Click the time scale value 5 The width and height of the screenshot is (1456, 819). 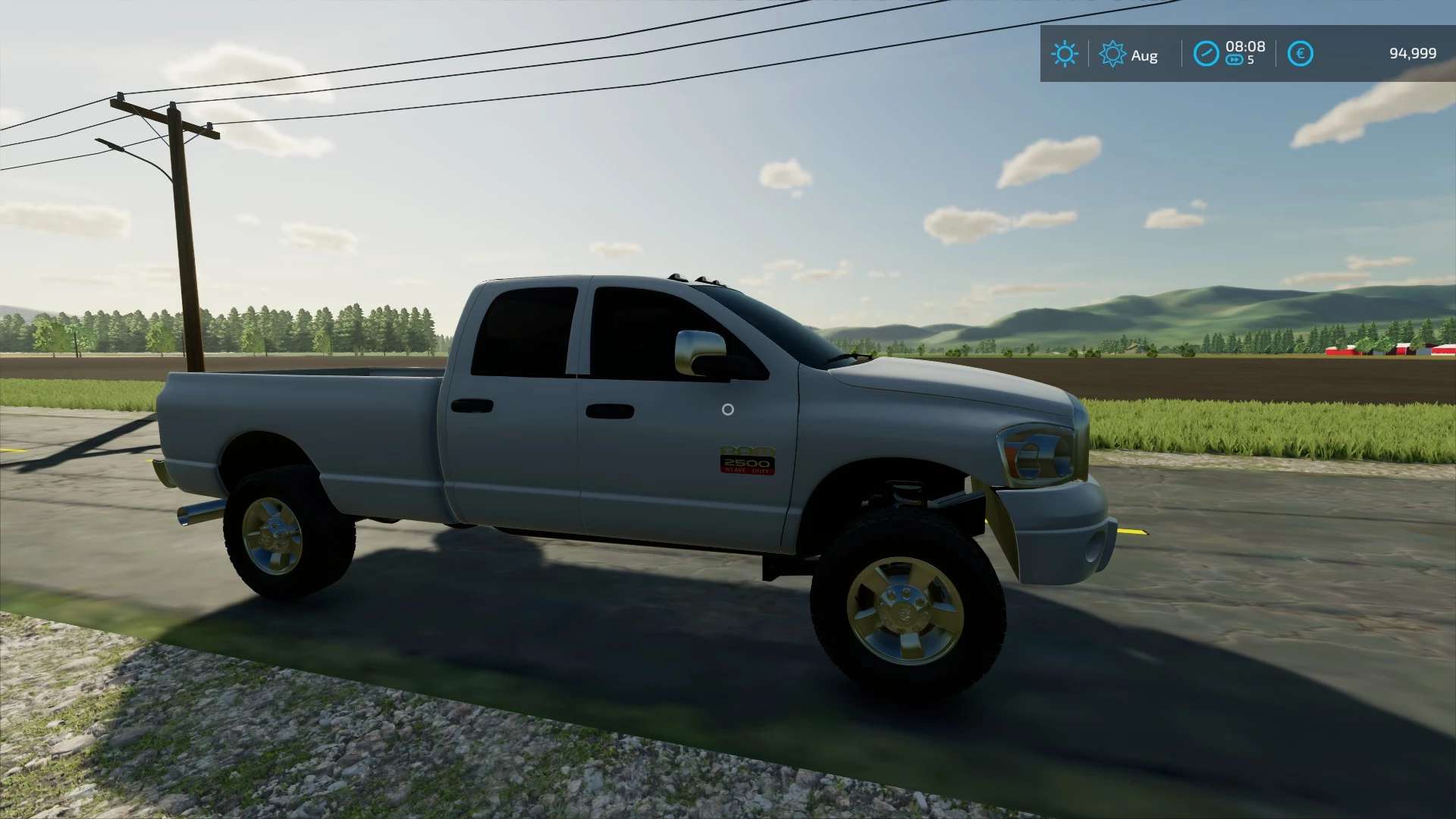coord(1249,61)
